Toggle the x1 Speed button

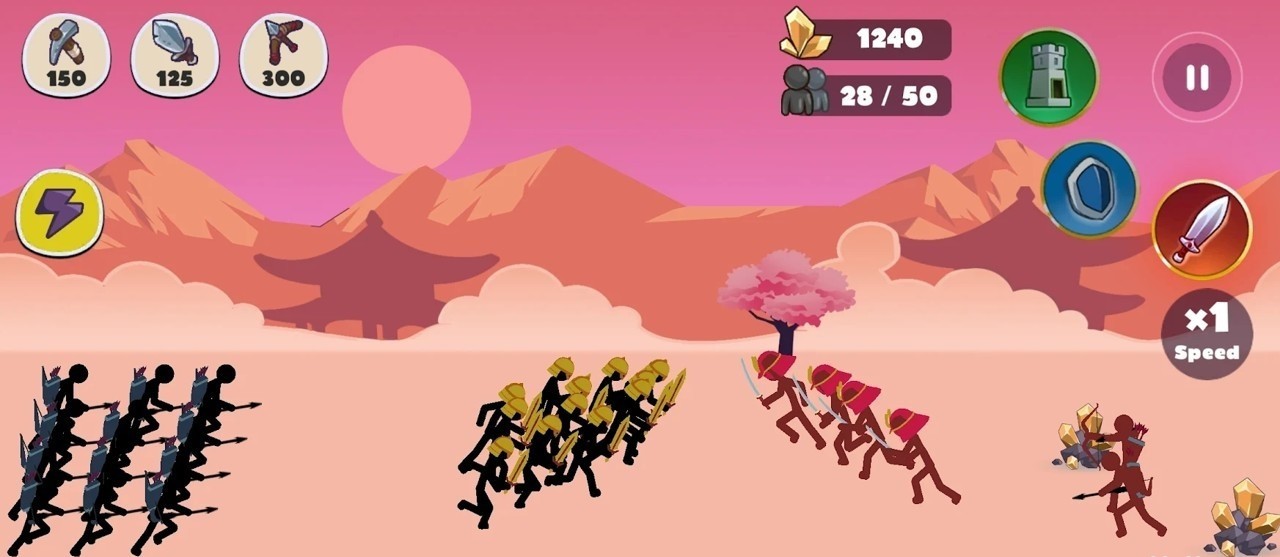coord(1207,333)
